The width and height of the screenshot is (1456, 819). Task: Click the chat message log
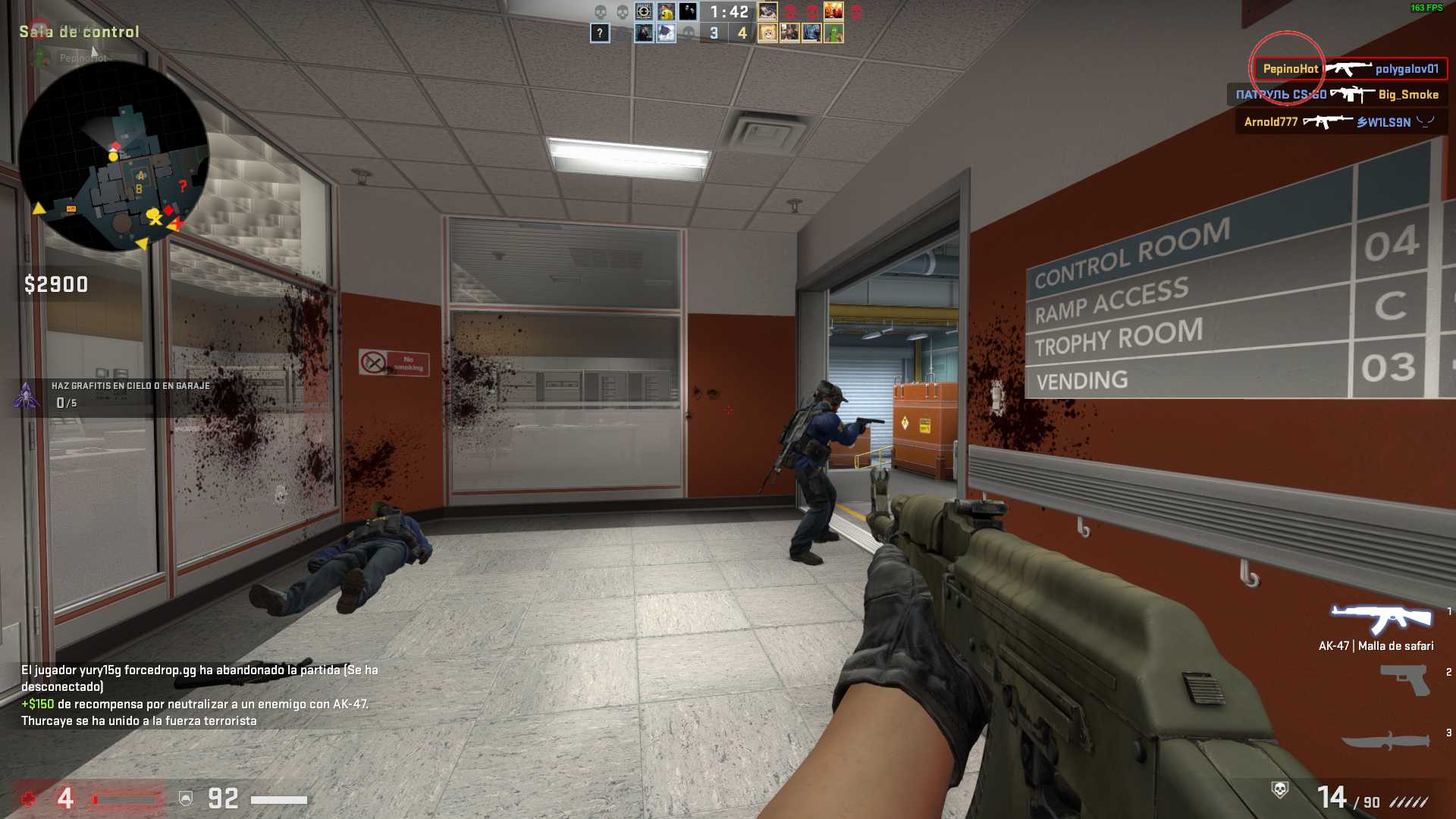199,695
